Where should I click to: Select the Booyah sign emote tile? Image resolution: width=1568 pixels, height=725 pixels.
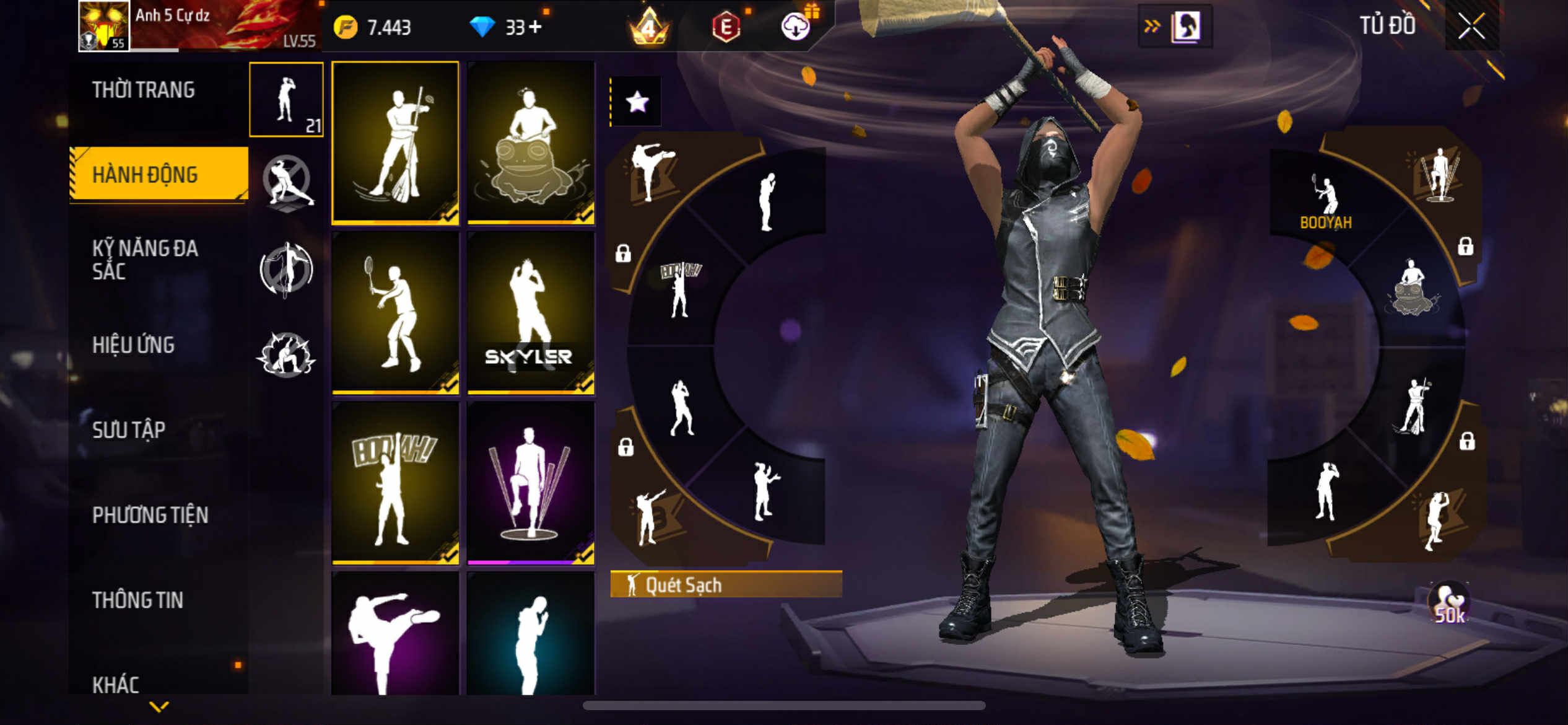[x=395, y=483]
